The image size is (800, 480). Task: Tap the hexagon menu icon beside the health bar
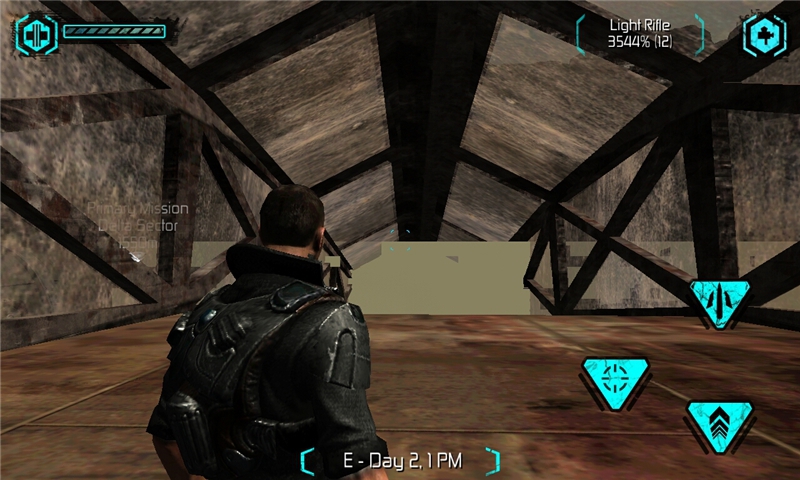38,33
